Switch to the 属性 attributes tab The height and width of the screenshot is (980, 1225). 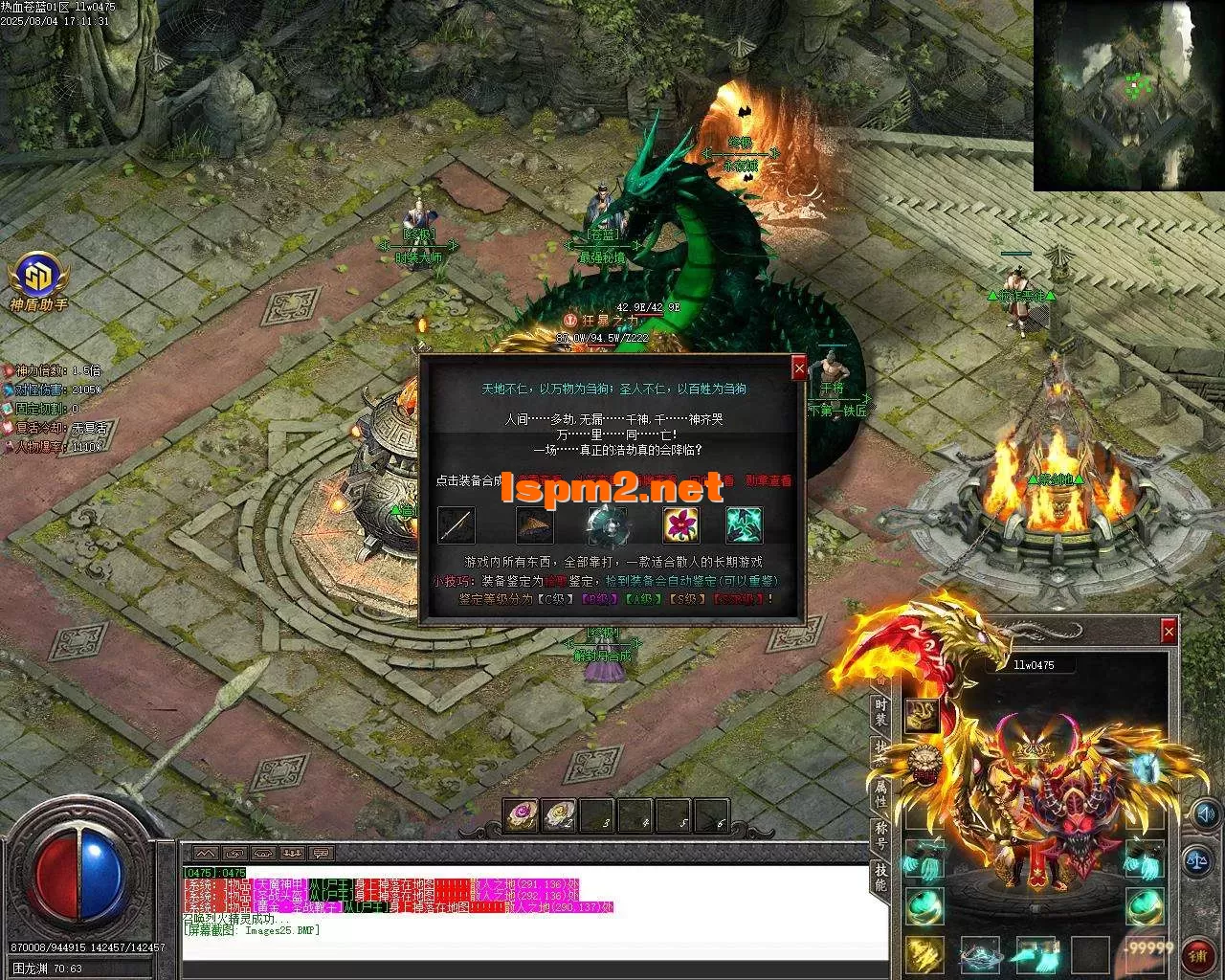pyautogui.click(x=880, y=791)
